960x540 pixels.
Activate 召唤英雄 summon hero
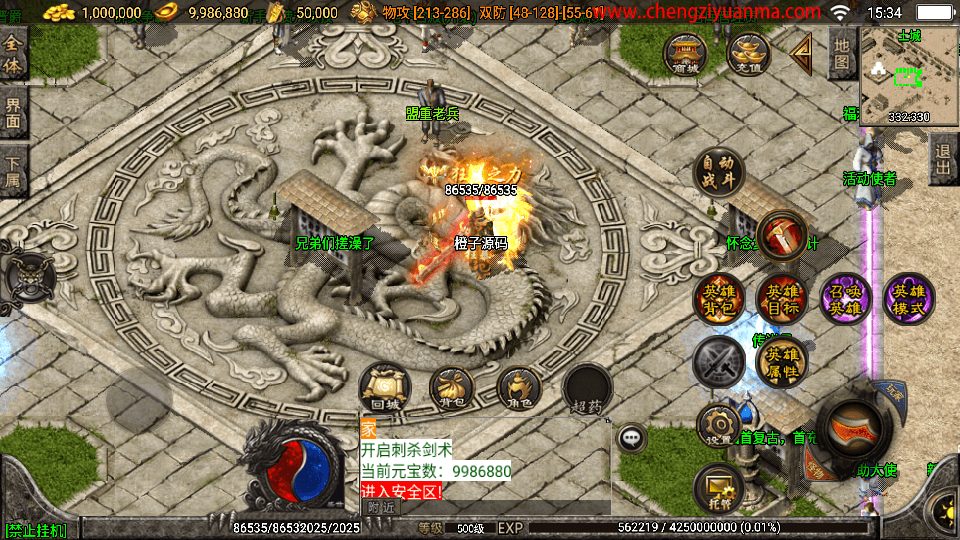tap(845, 299)
